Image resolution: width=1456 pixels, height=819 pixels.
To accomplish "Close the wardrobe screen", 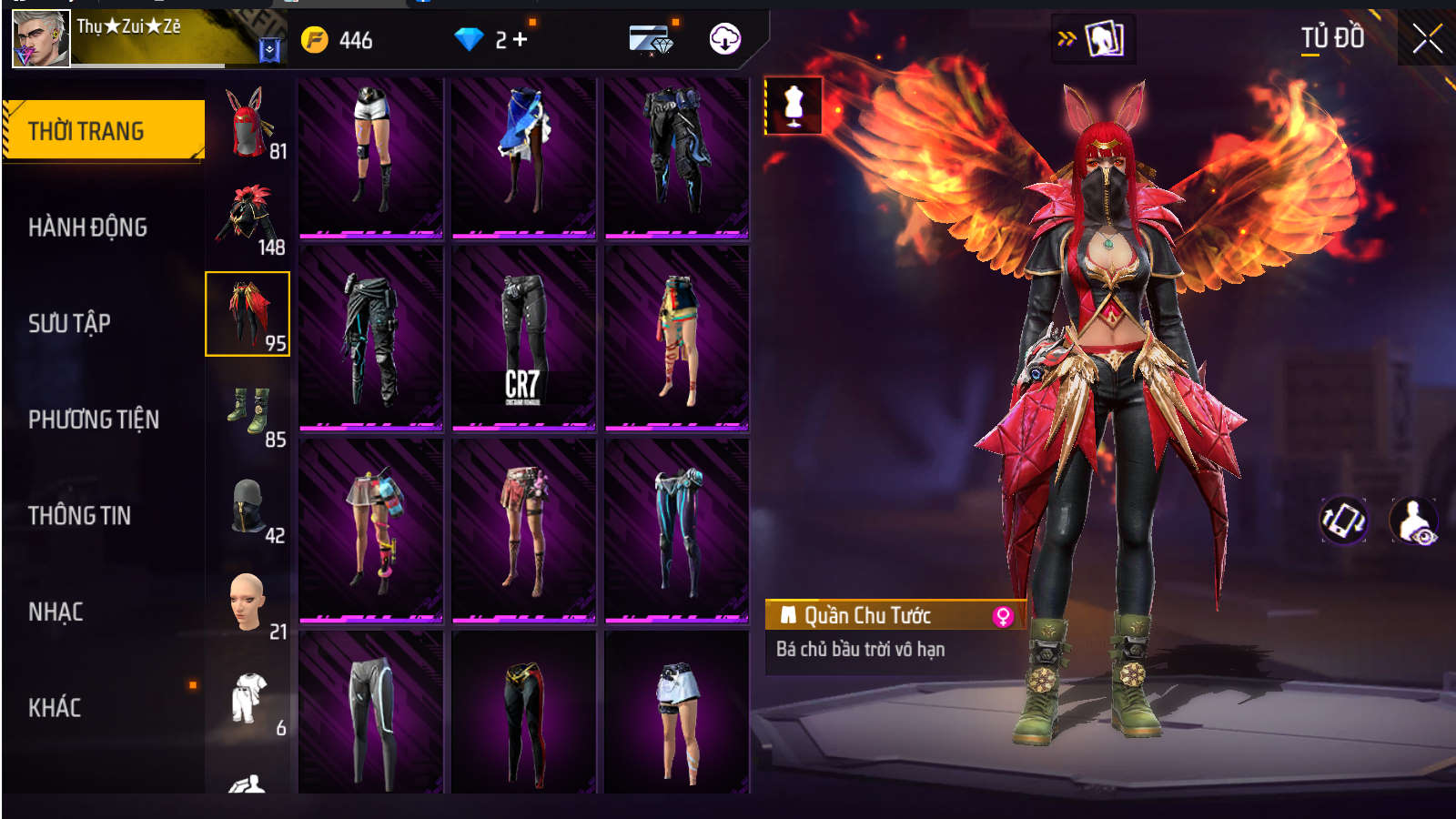I will [1427, 39].
